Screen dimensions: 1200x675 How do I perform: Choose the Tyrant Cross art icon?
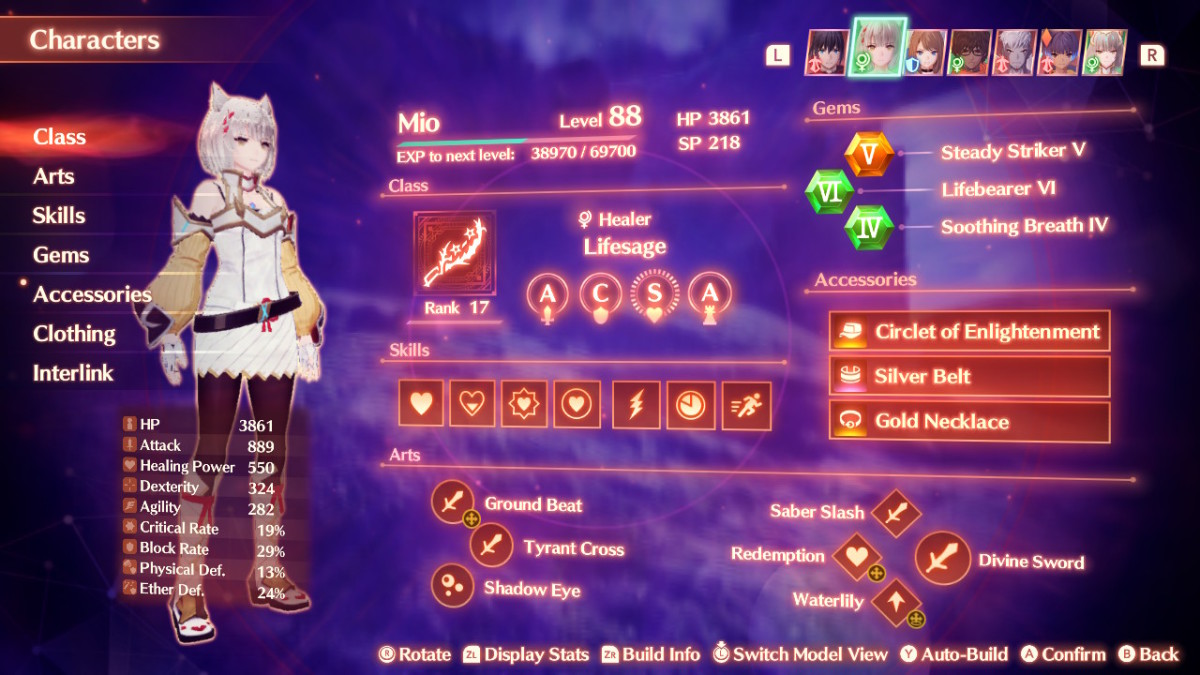click(491, 546)
